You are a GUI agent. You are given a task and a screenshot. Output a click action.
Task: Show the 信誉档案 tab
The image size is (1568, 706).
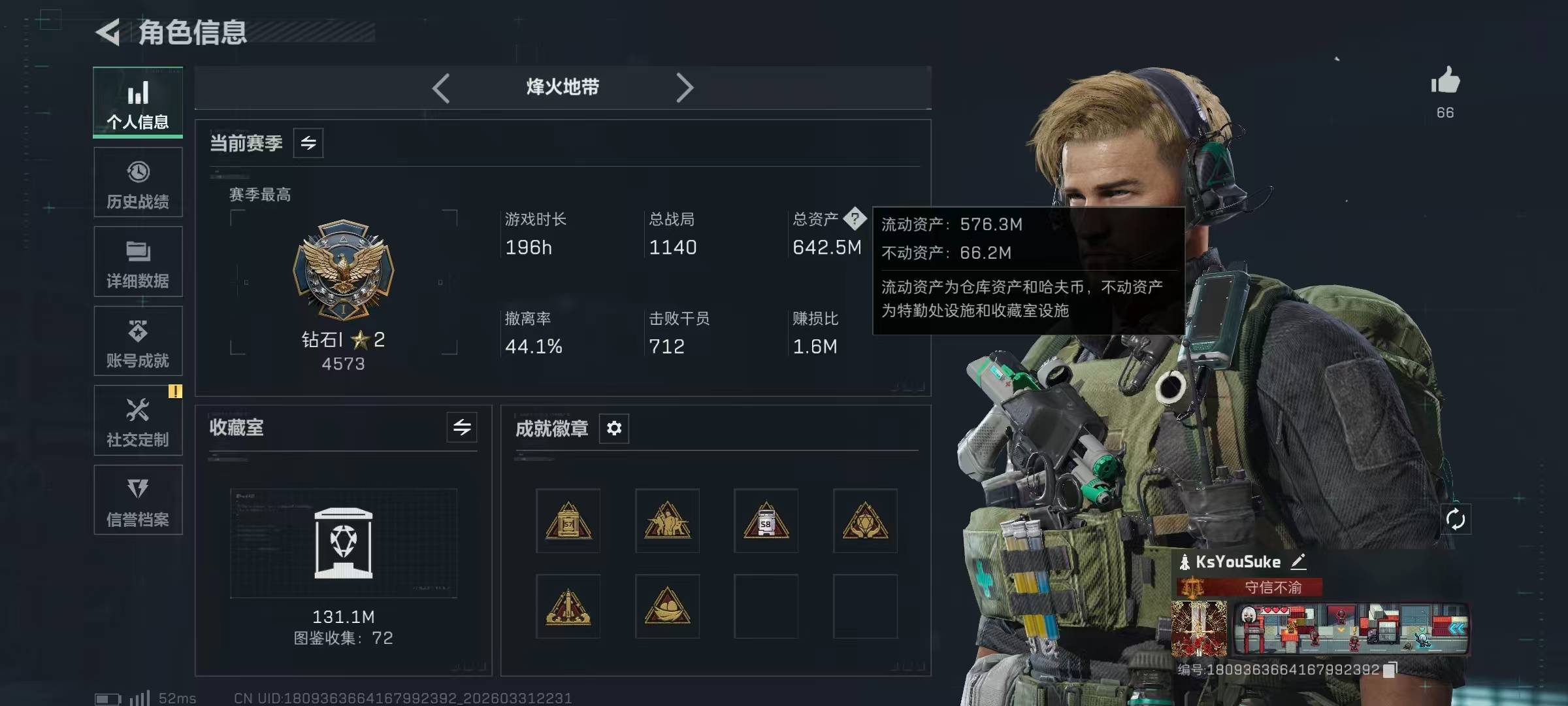[138, 500]
